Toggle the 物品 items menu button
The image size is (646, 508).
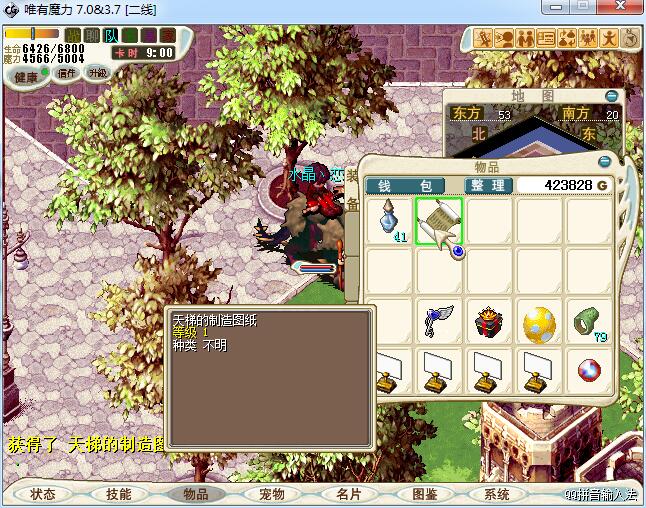coord(195,494)
